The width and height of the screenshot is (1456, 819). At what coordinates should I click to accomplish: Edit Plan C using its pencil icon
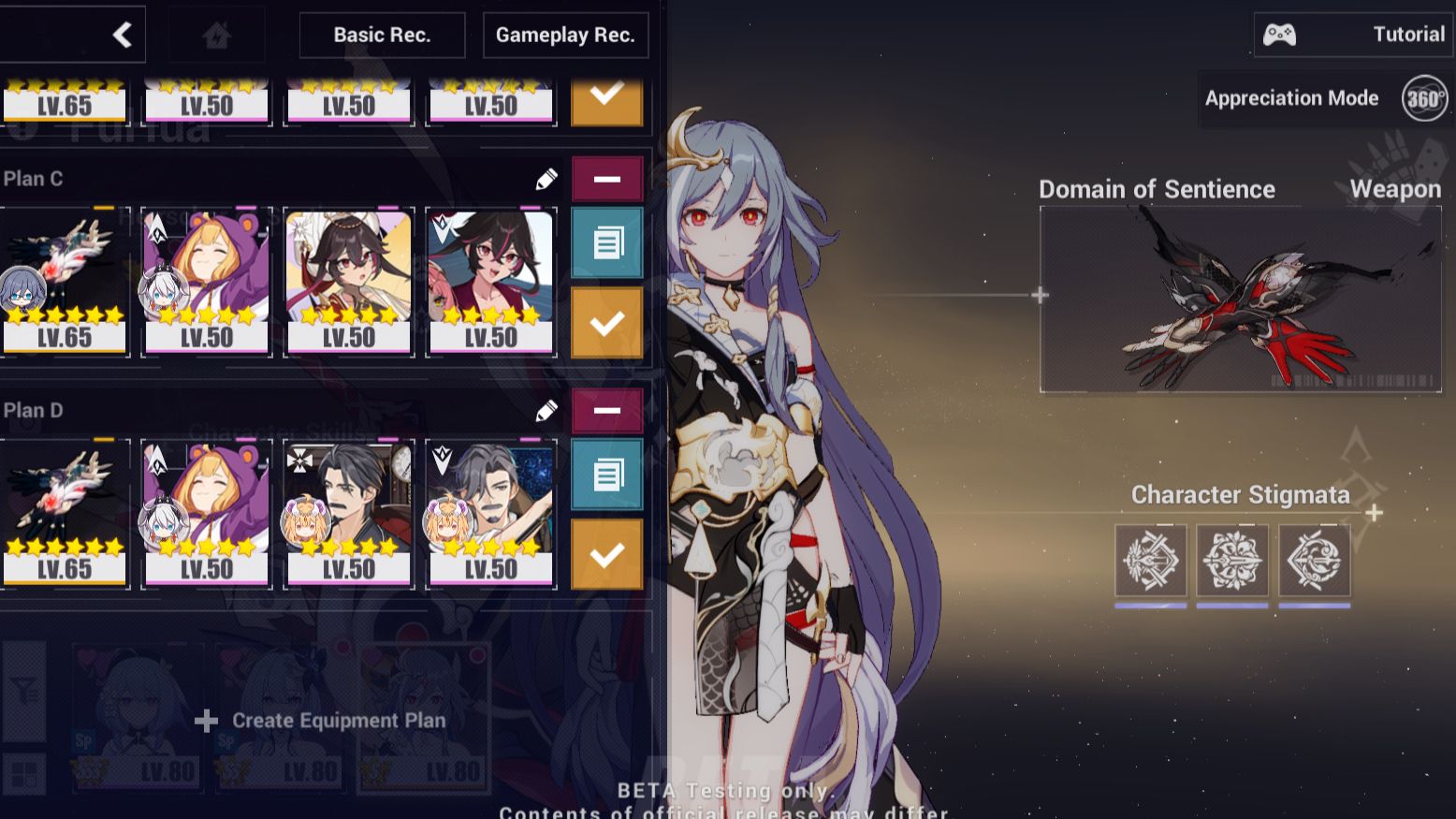[x=545, y=177]
